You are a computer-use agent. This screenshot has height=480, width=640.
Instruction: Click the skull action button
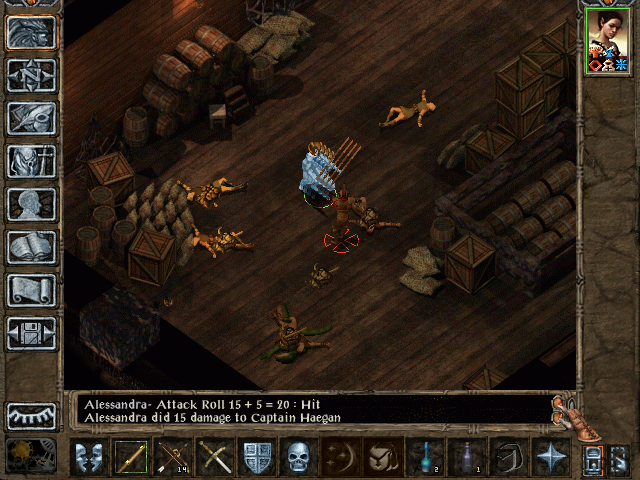tap(299, 457)
